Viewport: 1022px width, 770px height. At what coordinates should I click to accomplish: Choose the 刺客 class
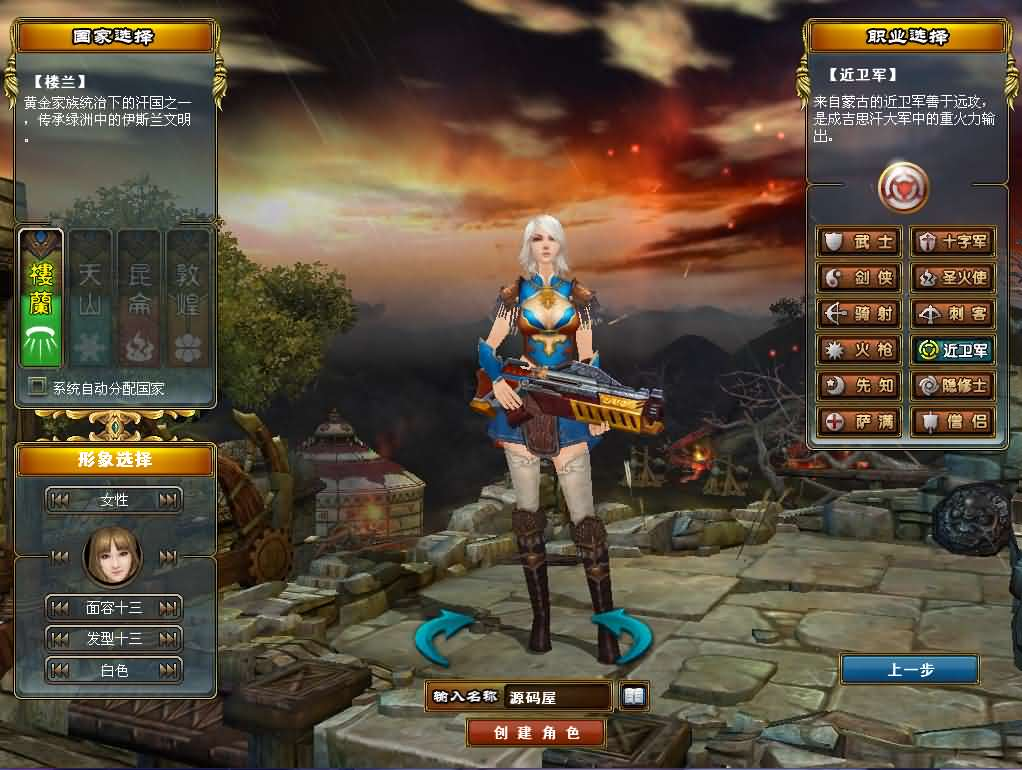click(953, 314)
